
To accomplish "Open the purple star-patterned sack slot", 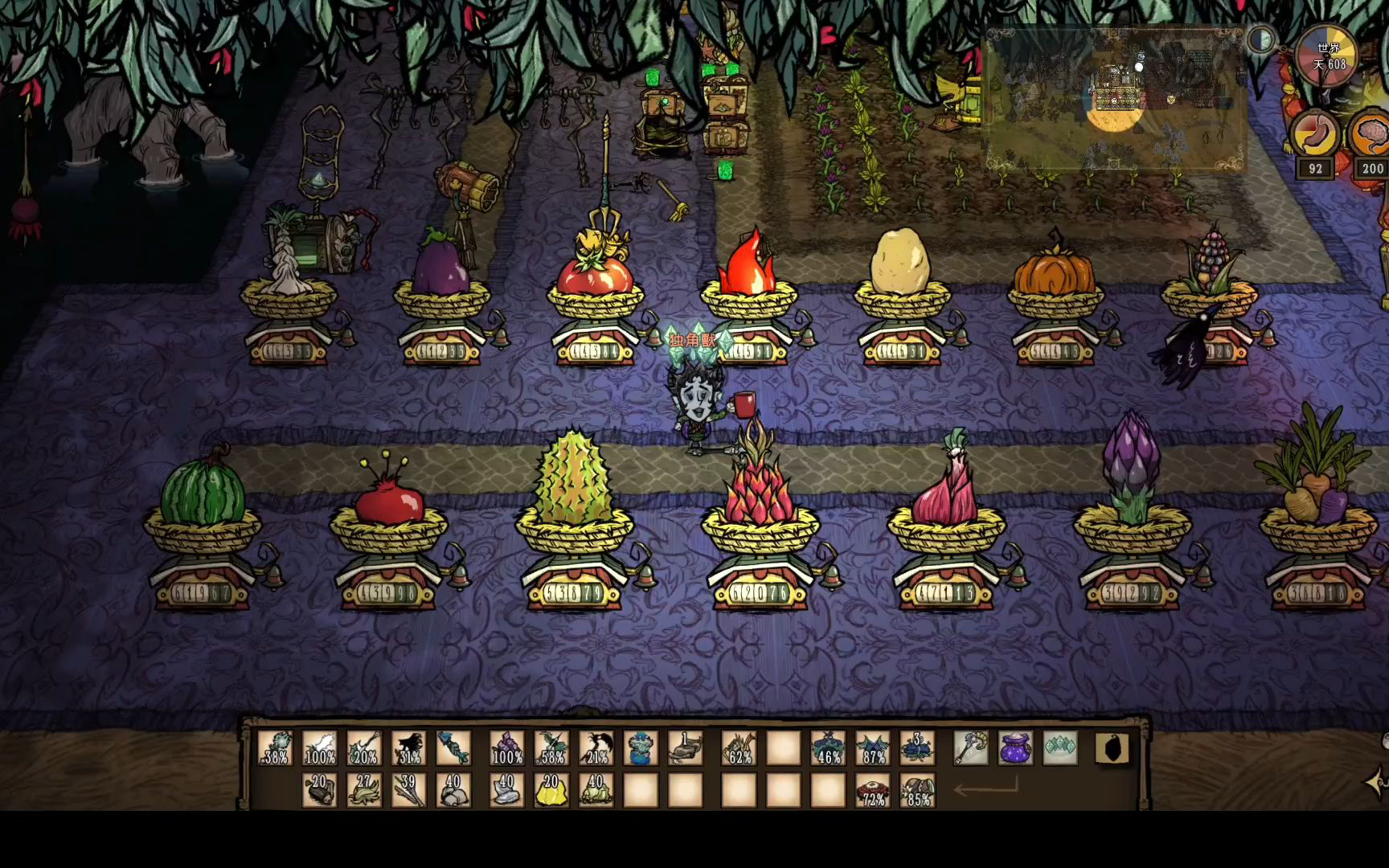I will point(1016,747).
